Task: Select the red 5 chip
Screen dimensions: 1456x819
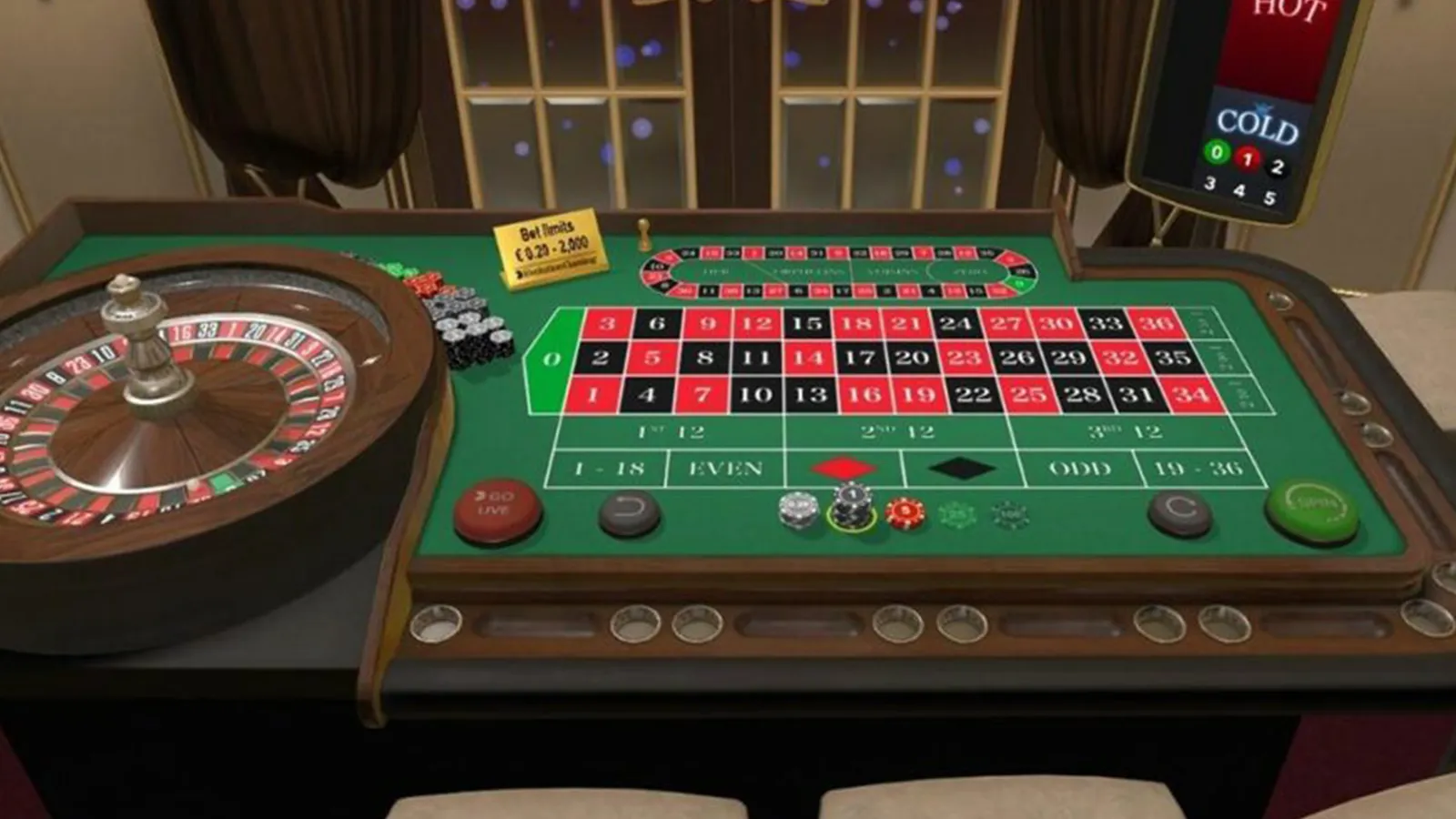Action: 905,512
